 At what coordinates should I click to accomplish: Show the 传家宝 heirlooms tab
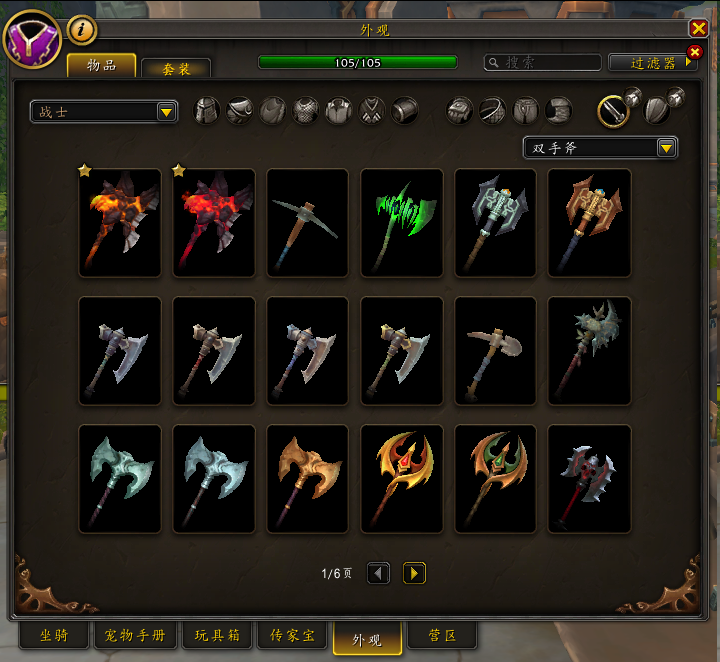click(292, 636)
